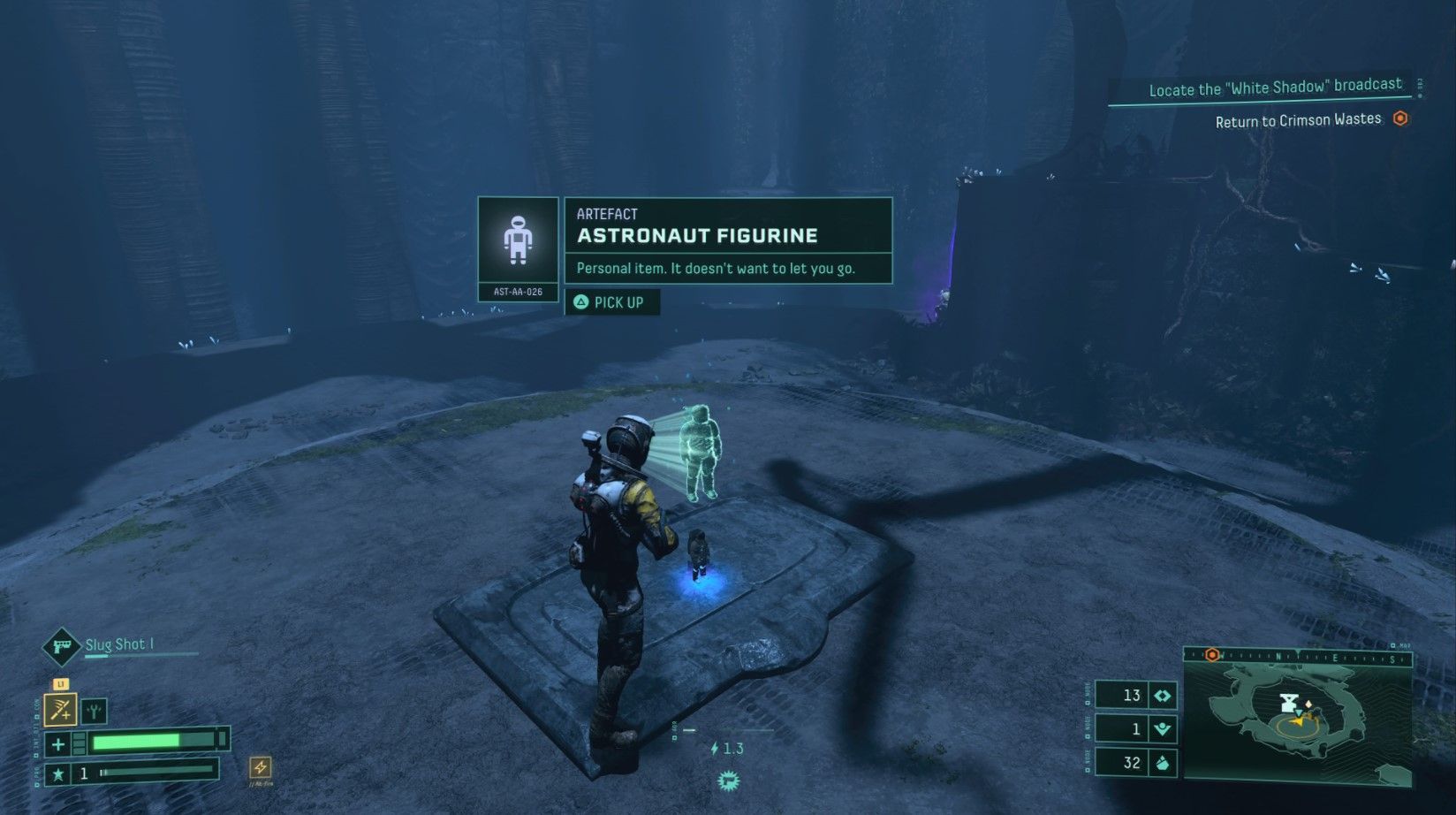1456x815 pixels.
Task: Click the resource icon beside 13
Action: (1163, 696)
